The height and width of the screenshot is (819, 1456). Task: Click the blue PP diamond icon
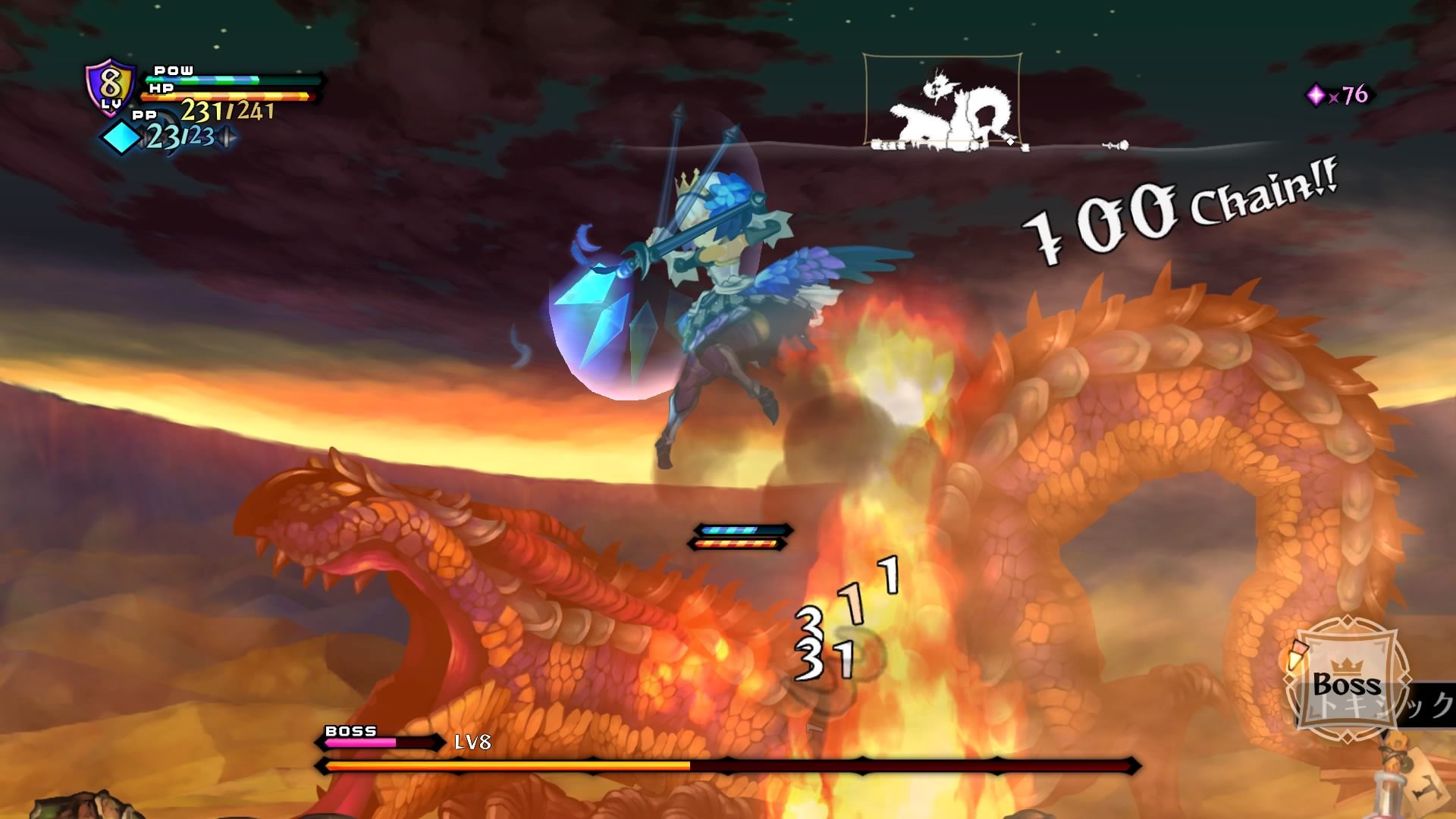[121, 139]
